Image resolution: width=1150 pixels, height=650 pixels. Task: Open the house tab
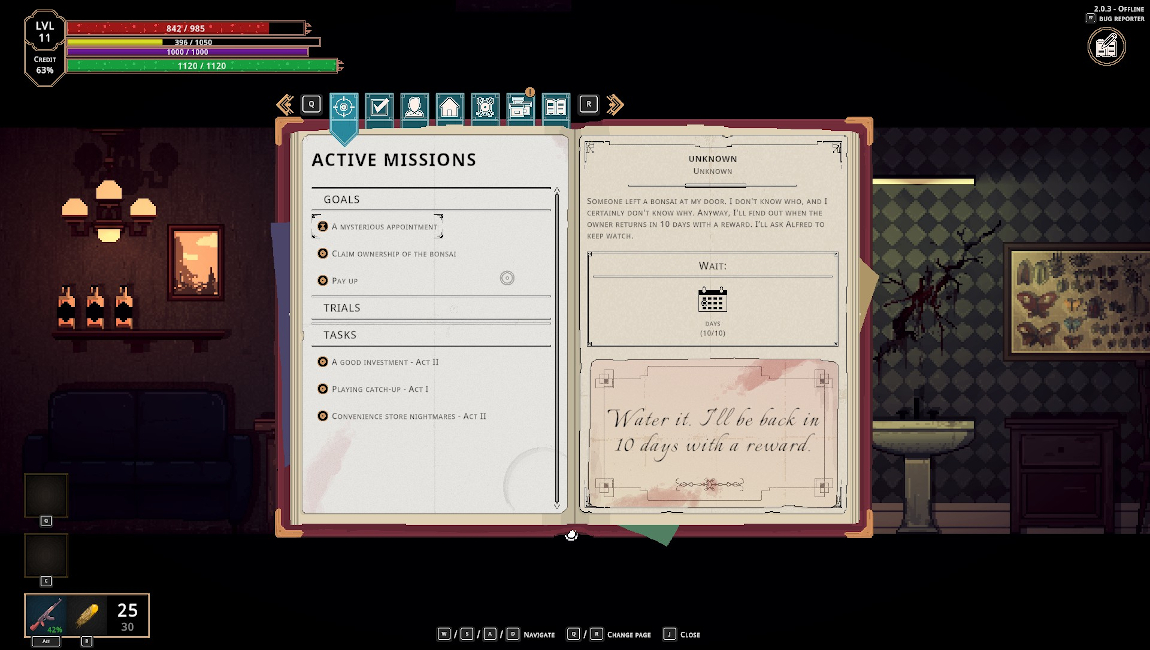(x=450, y=107)
